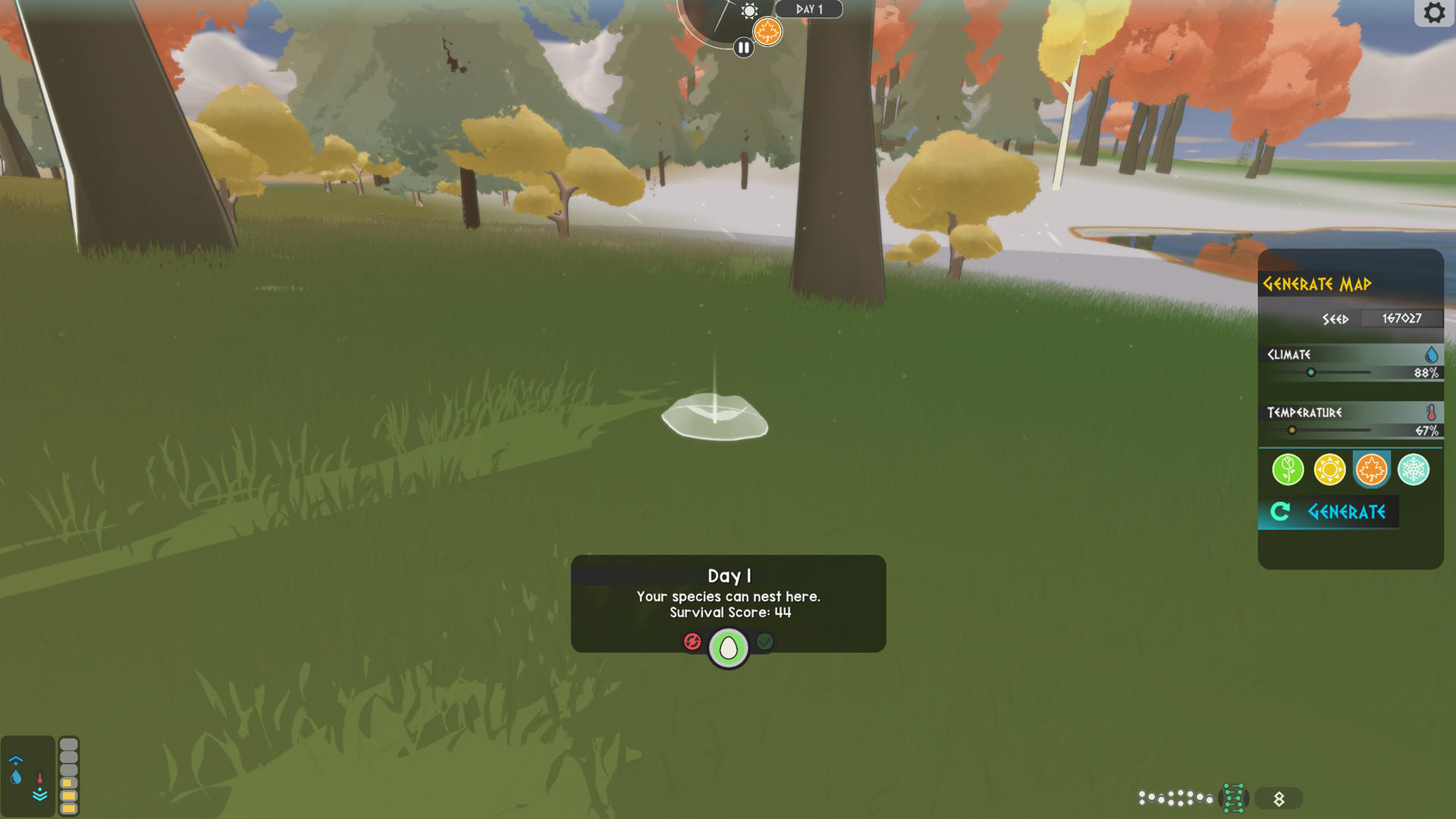Toggle the autumn season selection
This screenshot has height=819, width=1456.
pos(1370,469)
